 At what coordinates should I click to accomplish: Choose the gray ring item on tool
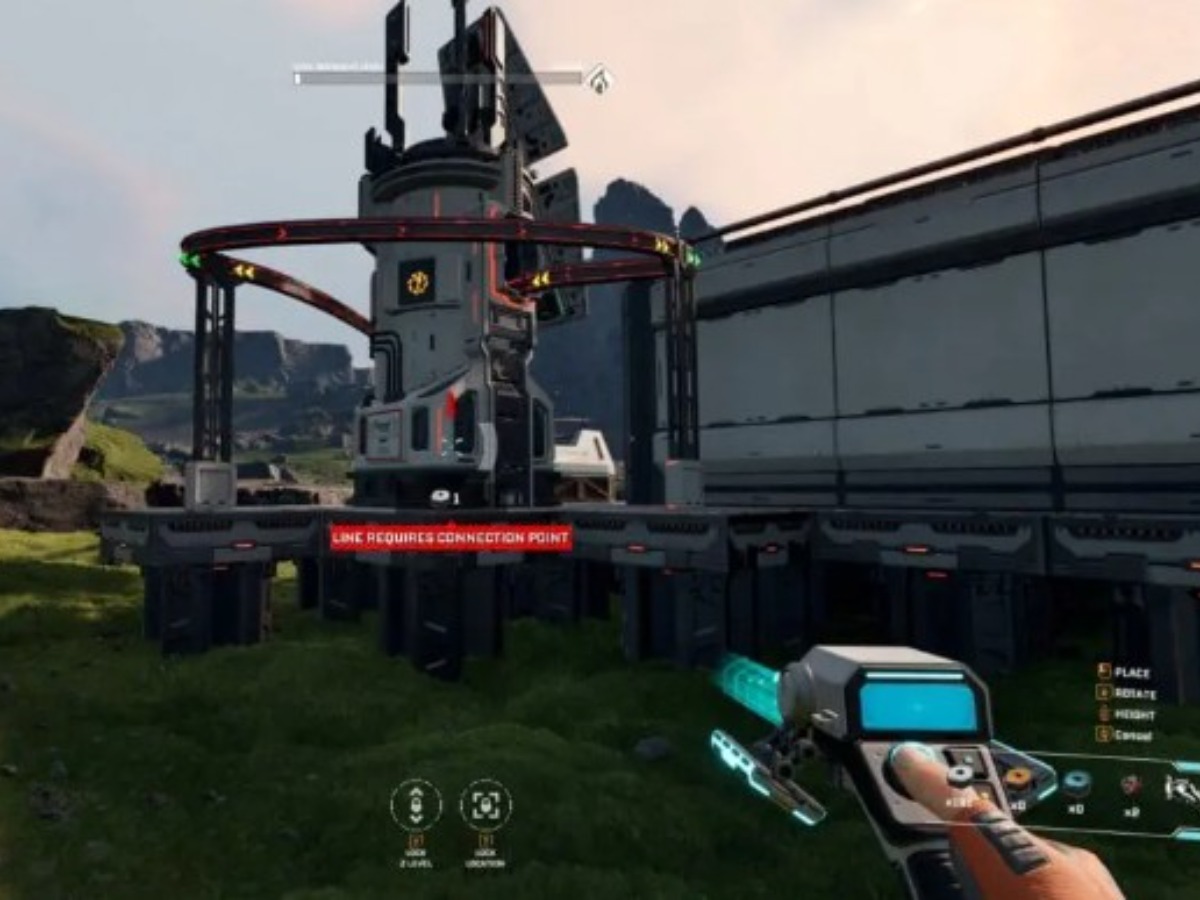(961, 774)
